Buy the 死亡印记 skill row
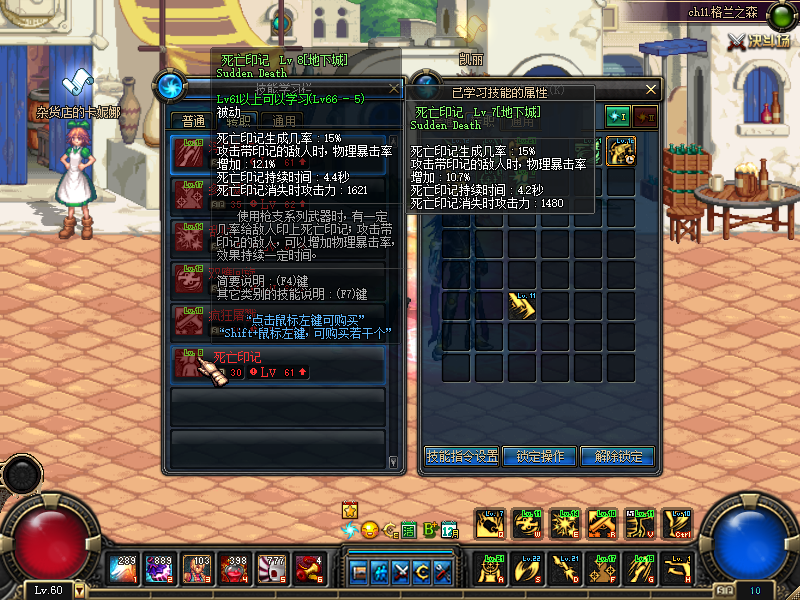 point(277,364)
